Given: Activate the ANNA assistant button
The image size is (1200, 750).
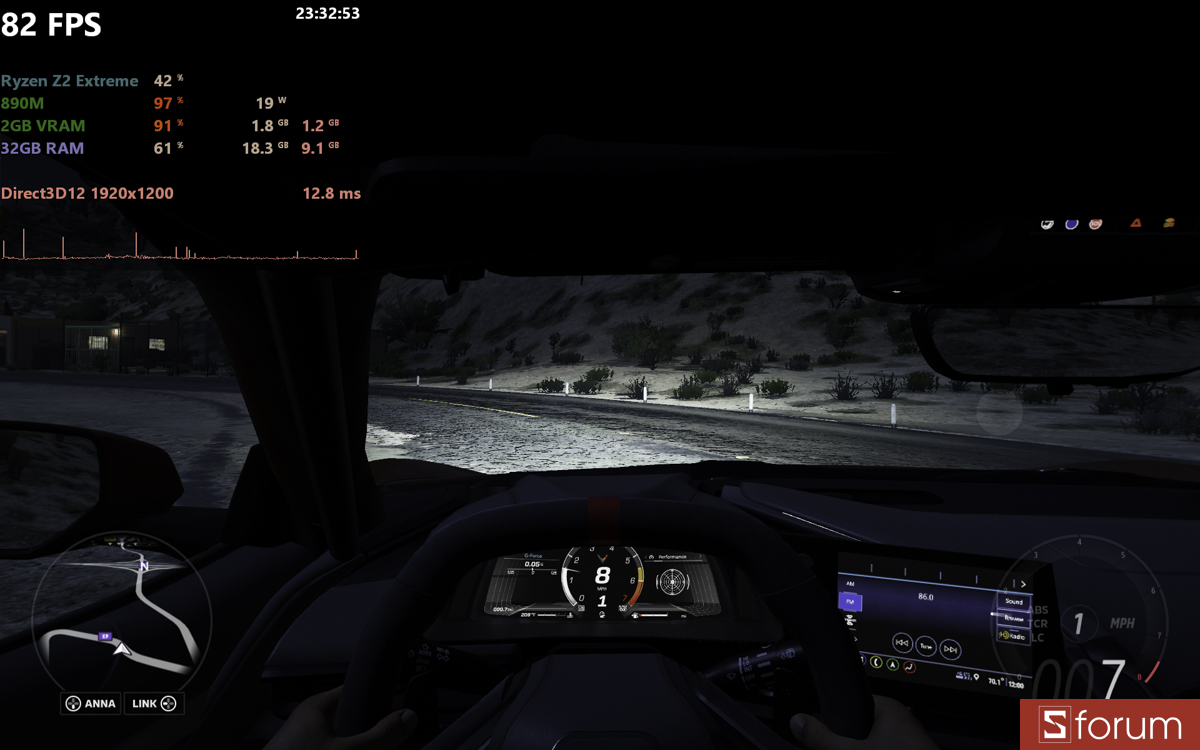Looking at the screenshot, I should point(90,704).
